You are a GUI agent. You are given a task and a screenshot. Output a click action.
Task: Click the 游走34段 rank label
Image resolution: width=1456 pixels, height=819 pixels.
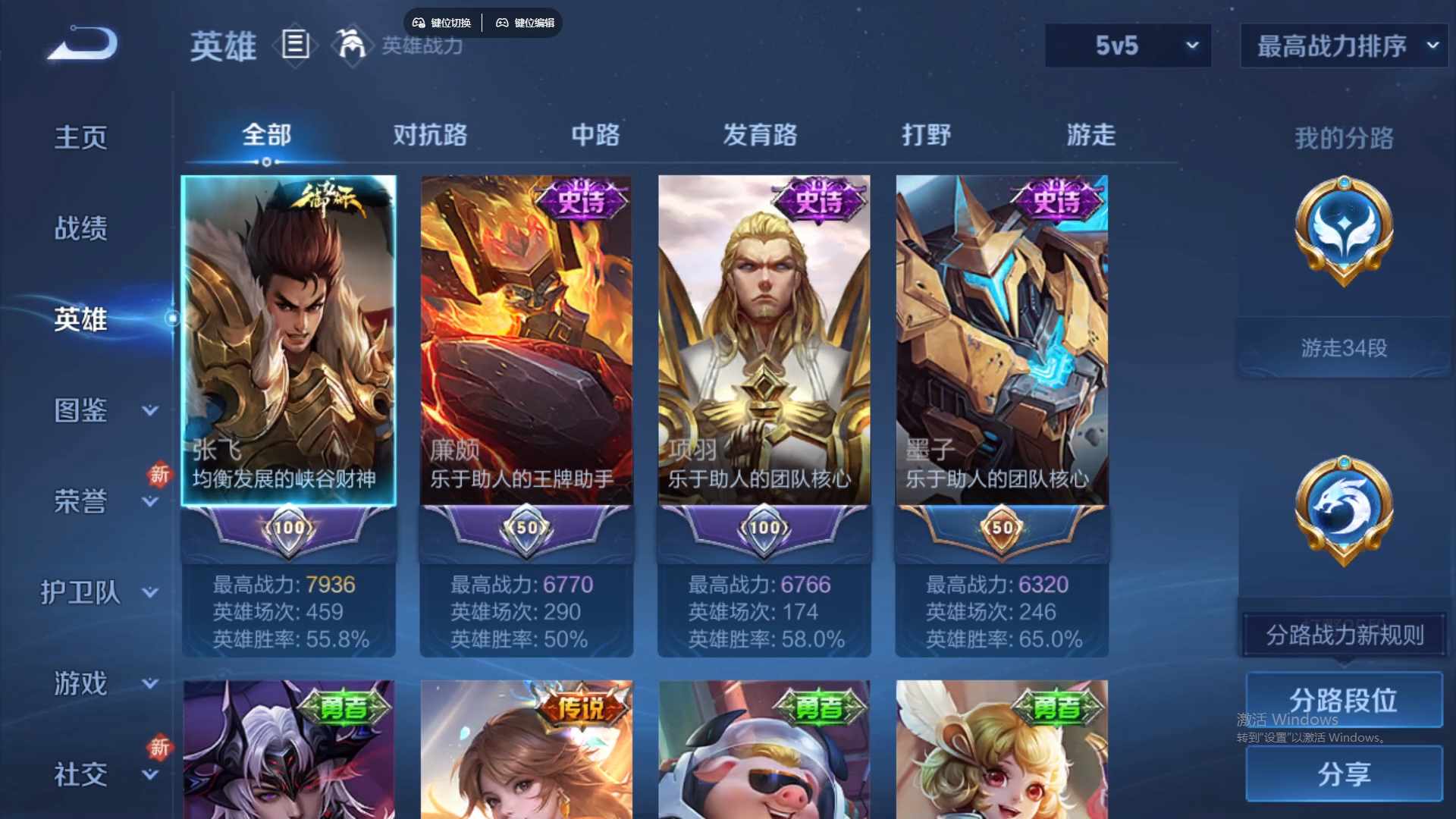tap(1342, 348)
